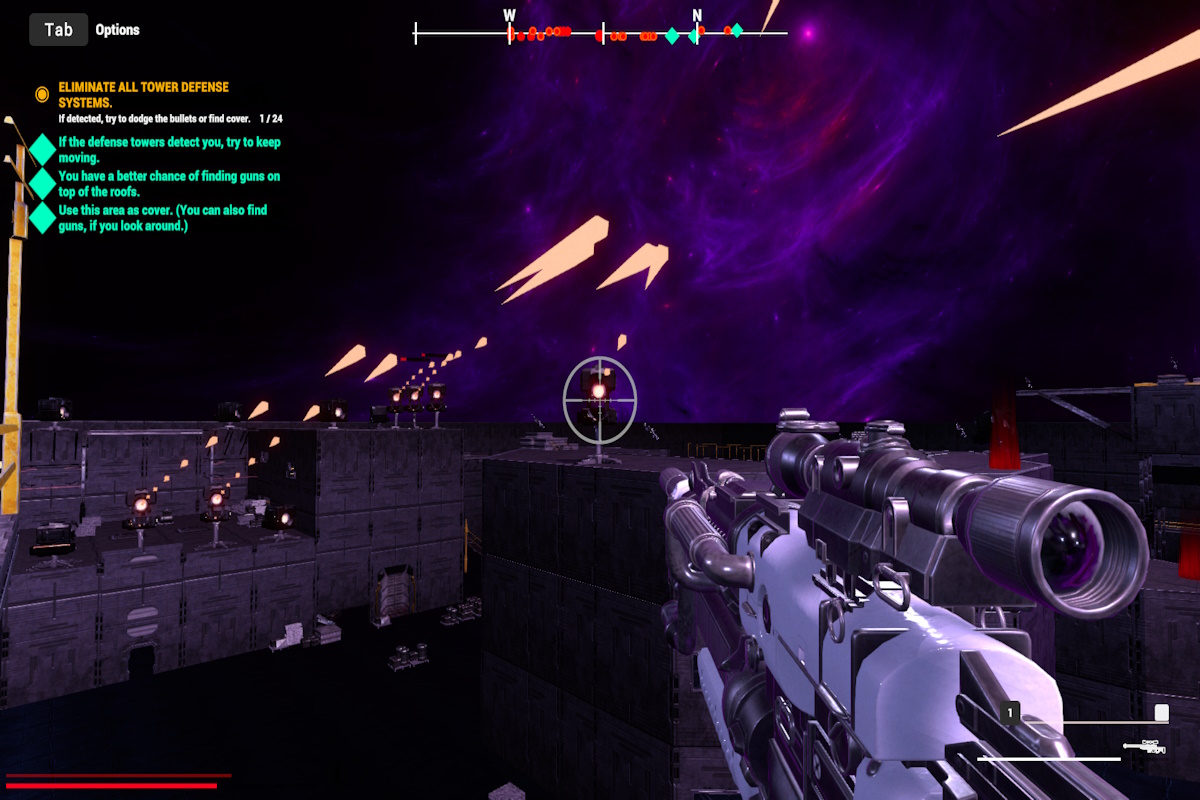Choose the 'Use this area as cover' hint
The image size is (1200, 800).
(x=162, y=218)
